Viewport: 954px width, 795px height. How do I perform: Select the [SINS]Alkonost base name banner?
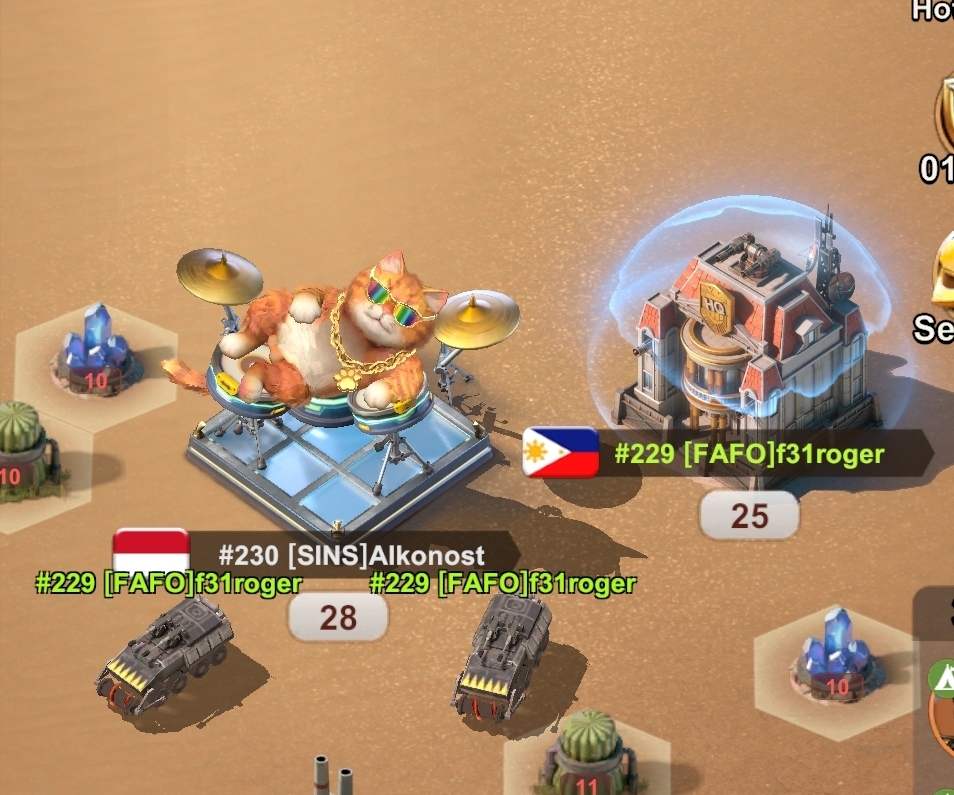pyautogui.click(x=350, y=555)
